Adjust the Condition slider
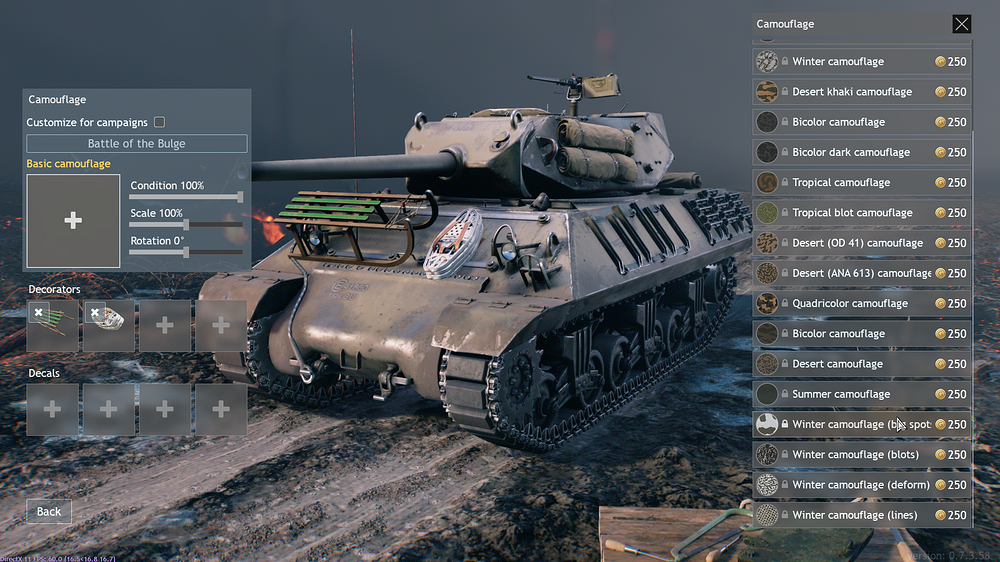The width and height of the screenshot is (1000, 562). click(x=239, y=197)
